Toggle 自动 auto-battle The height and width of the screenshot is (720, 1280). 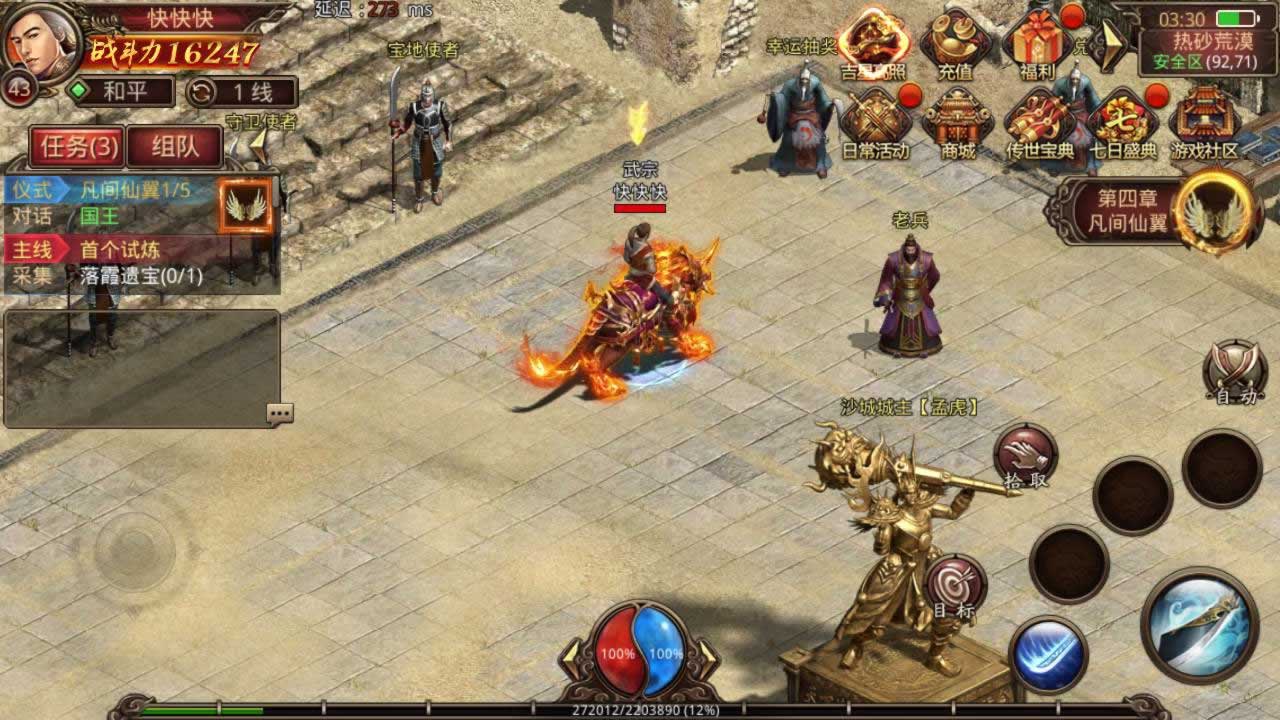click(x=1234, y=374)
